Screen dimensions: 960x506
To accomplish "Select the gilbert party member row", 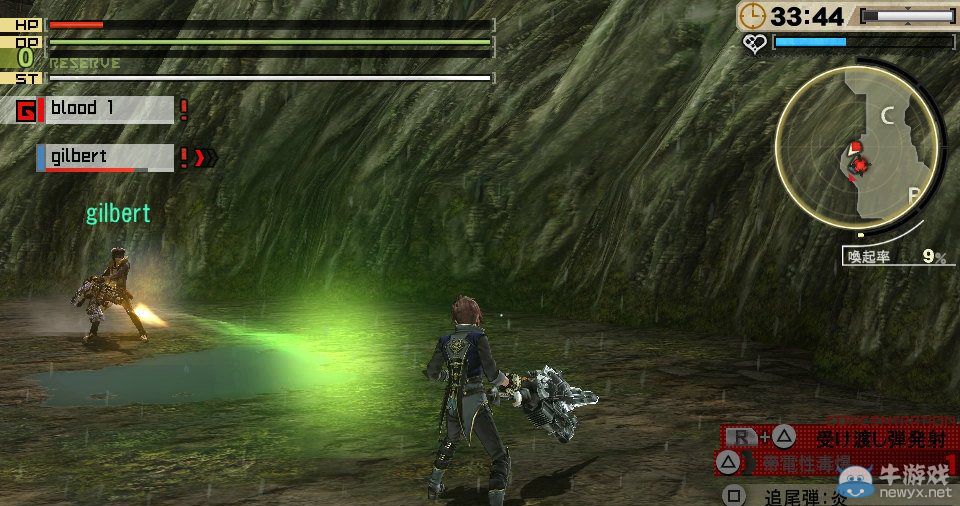I will point(106,157).
